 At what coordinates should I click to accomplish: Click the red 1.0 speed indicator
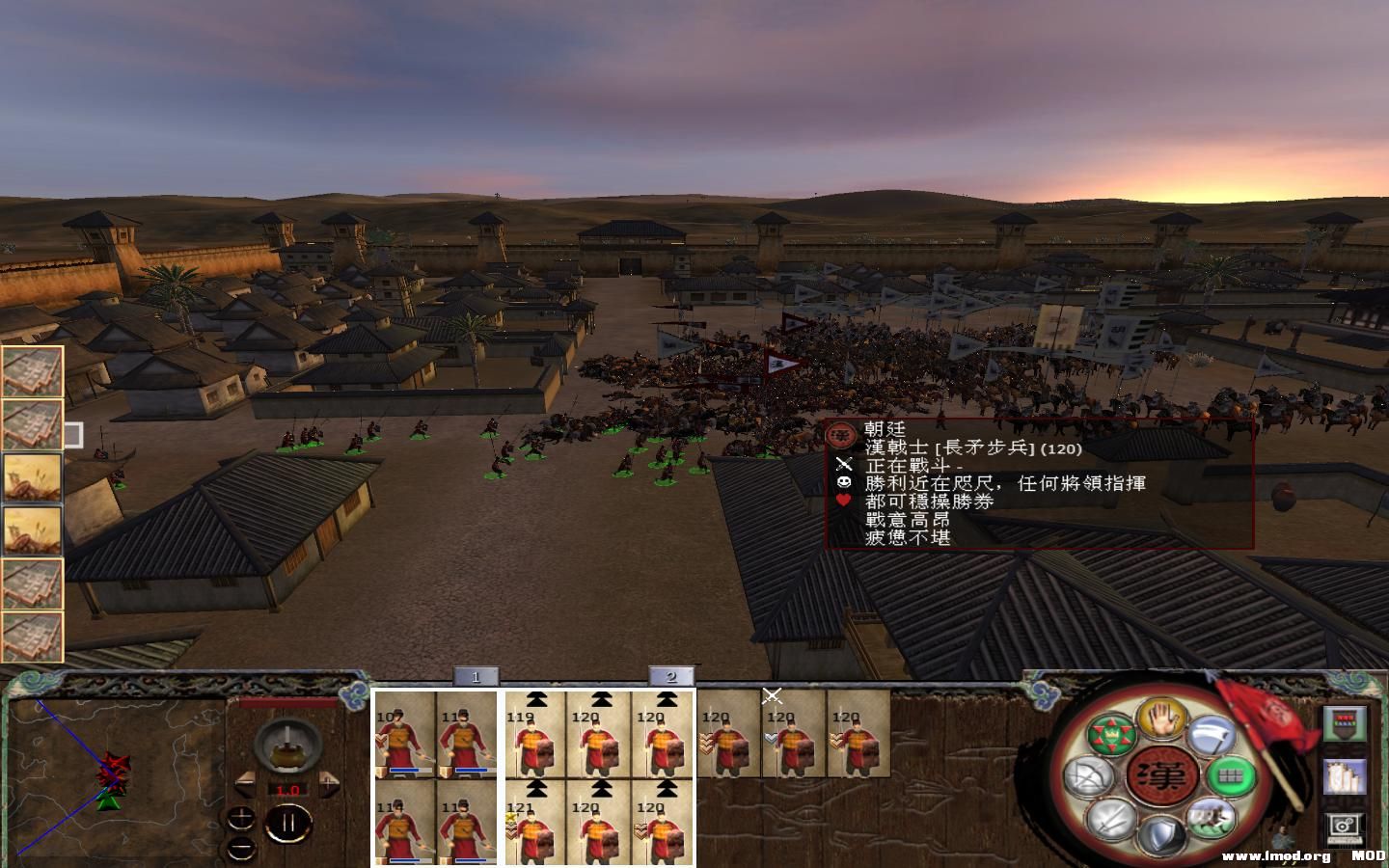pos(289,789)
